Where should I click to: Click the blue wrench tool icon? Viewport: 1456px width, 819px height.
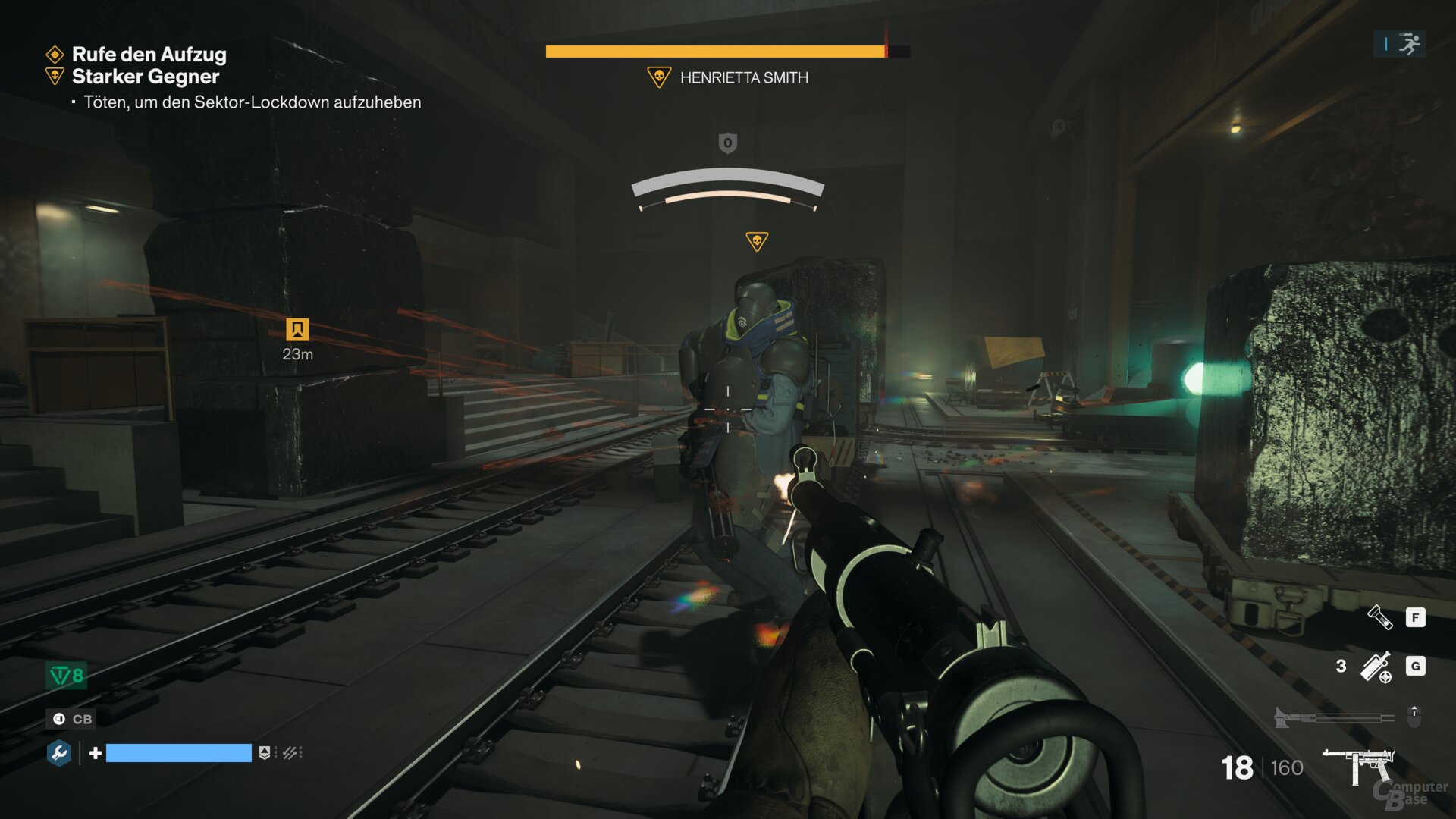click(x=59, y=753)
